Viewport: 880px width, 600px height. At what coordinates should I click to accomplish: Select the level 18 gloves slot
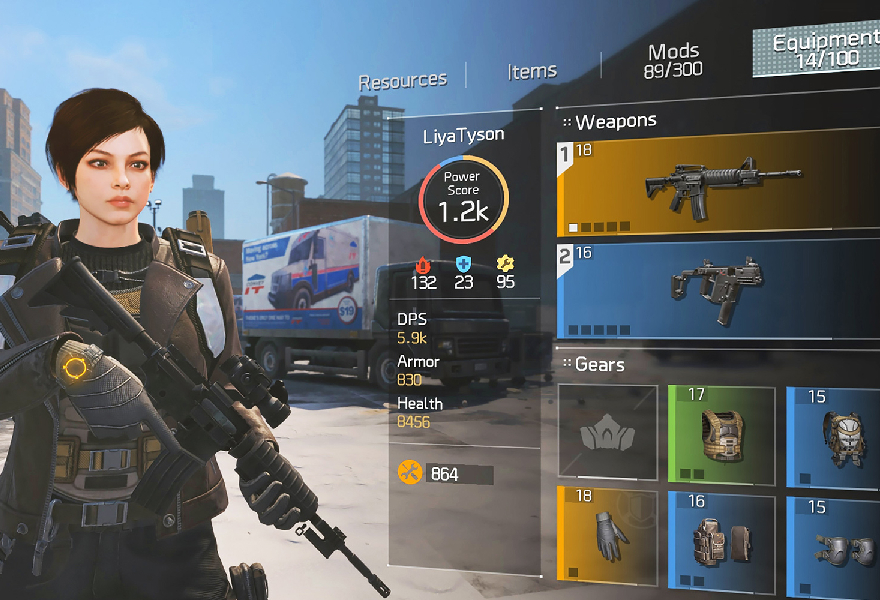point(608,537)
